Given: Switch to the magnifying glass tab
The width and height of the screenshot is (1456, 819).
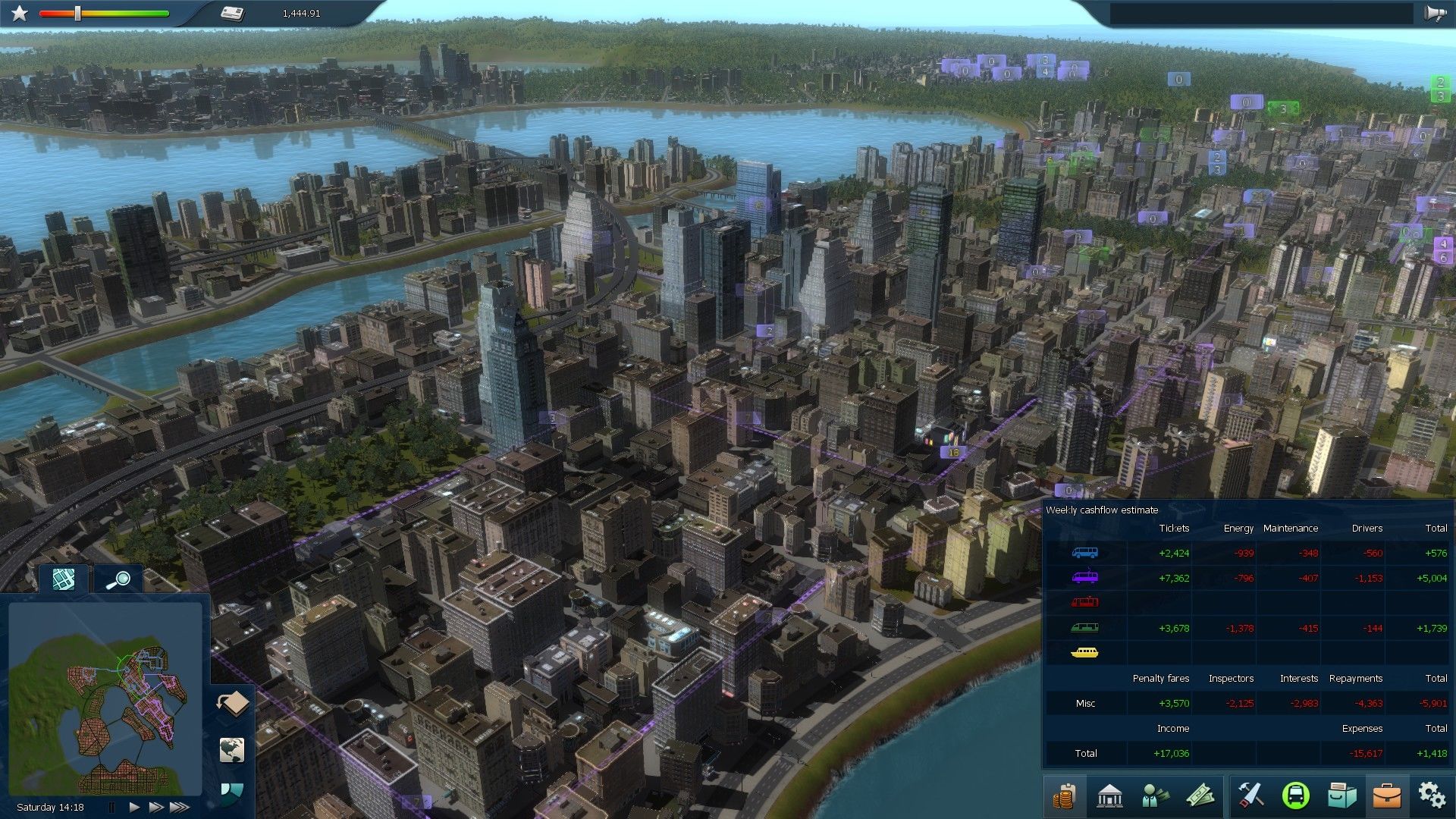Looking at the screenshot, I should [x=118, y=581].
